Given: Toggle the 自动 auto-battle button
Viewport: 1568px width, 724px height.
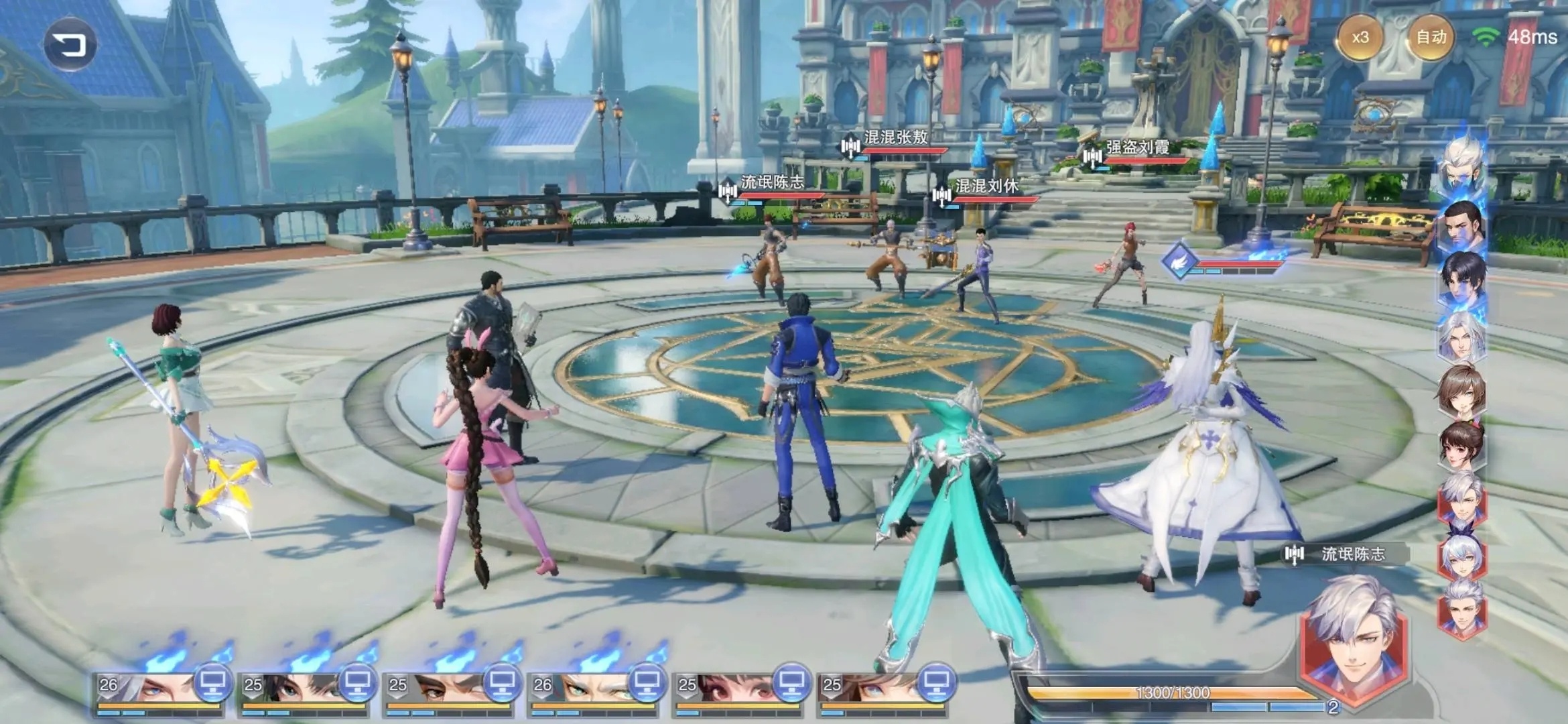Looking at the screenshot, I should tap(1430, 38).
